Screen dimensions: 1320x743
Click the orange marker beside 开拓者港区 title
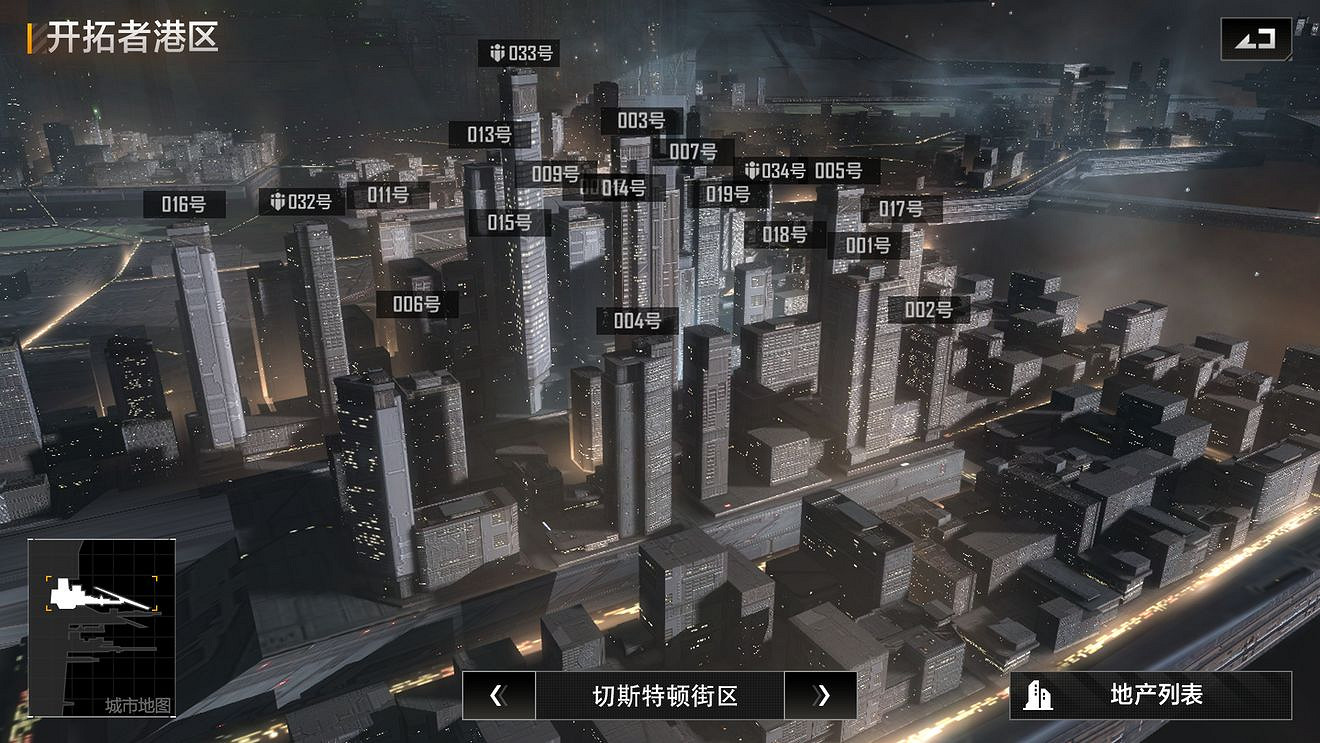pos(31,43)
